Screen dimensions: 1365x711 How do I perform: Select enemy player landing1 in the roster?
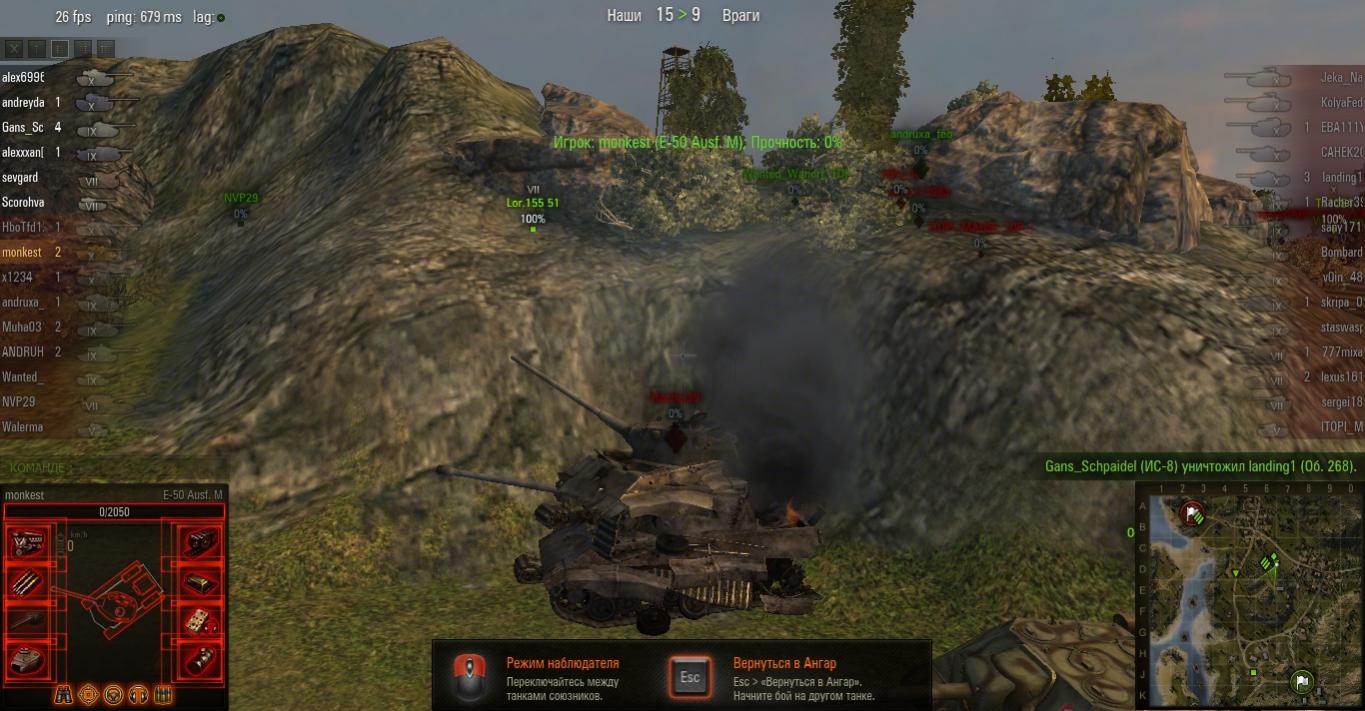[x=1341, y=177]
